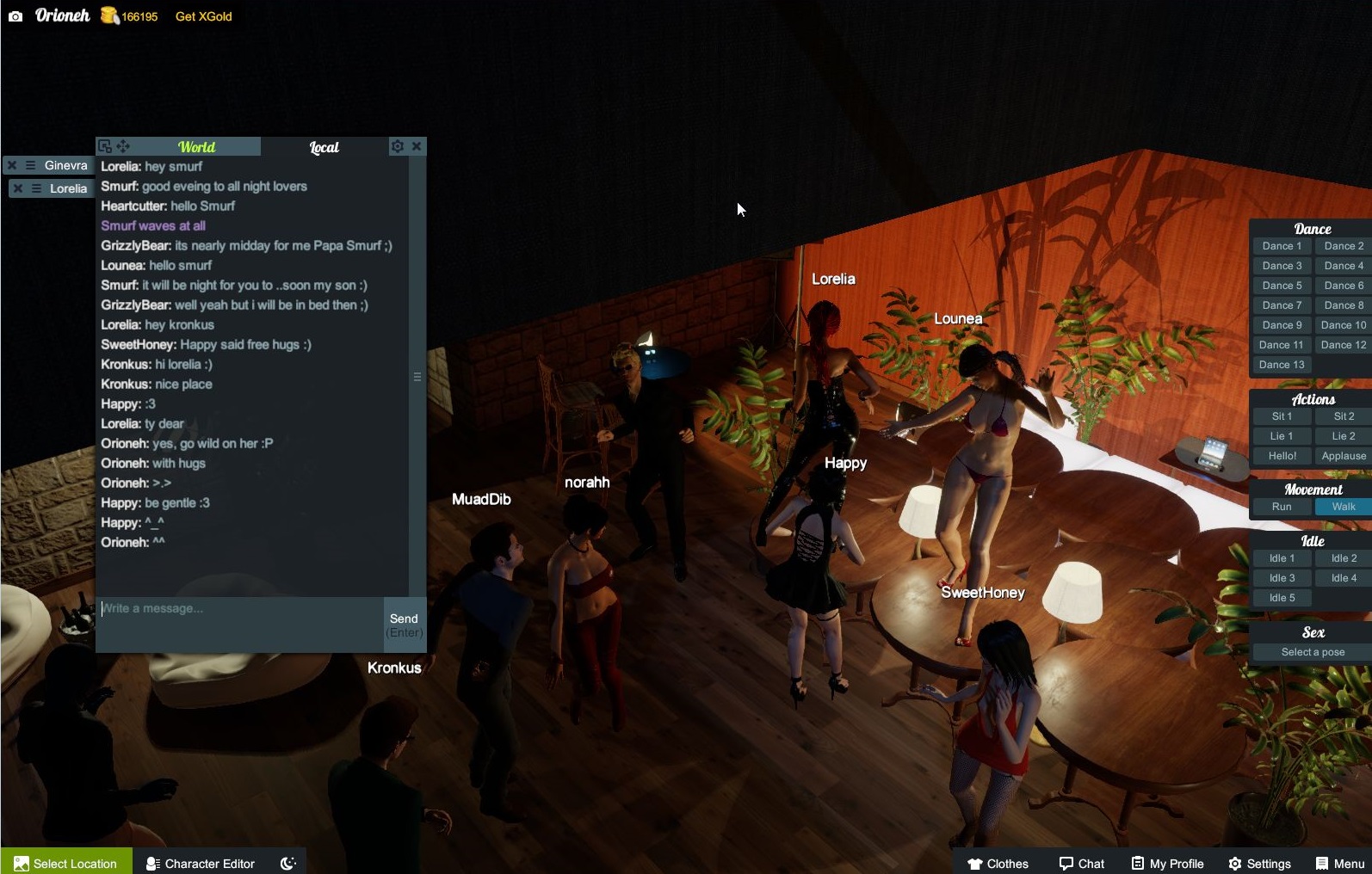Click the pop-out chat window icon
The image size is (1372, 874).
[x=104, y=146]
